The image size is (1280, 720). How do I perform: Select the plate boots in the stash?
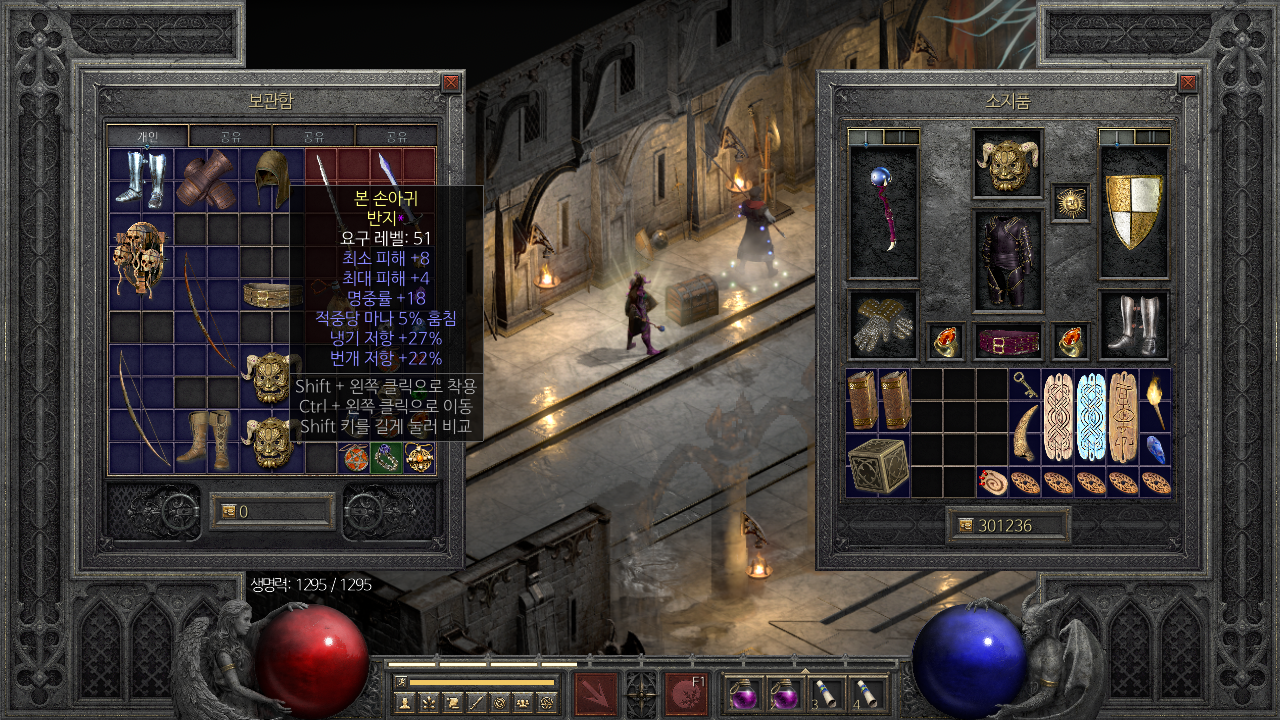pyautogui.click(x=141, y=180)
